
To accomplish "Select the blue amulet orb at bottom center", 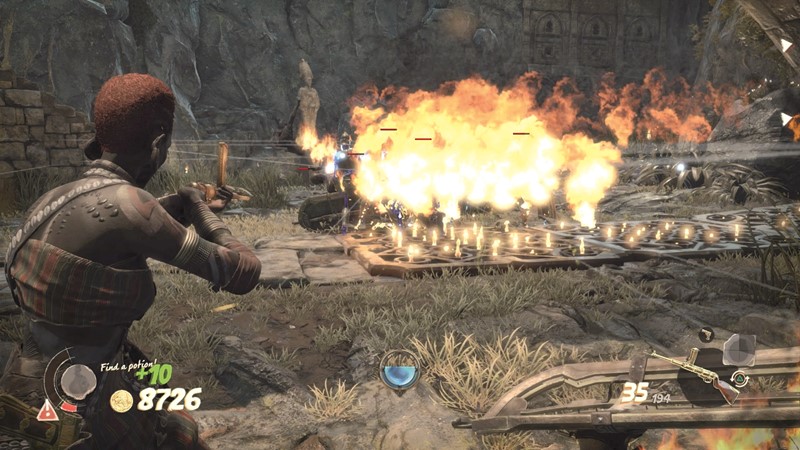I will point(400,370).
